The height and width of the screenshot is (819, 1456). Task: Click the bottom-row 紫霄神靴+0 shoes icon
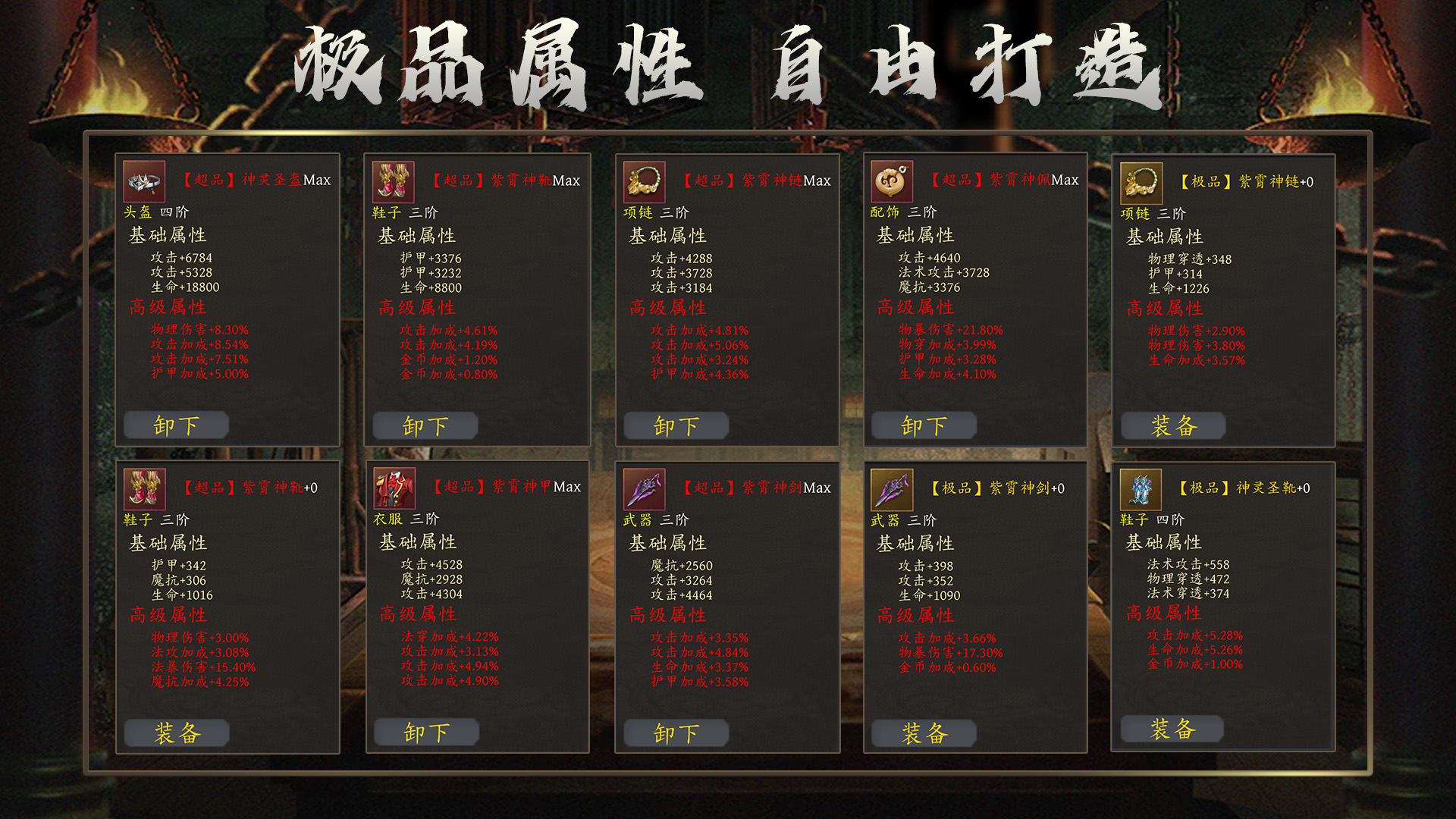tap(146, 490)
